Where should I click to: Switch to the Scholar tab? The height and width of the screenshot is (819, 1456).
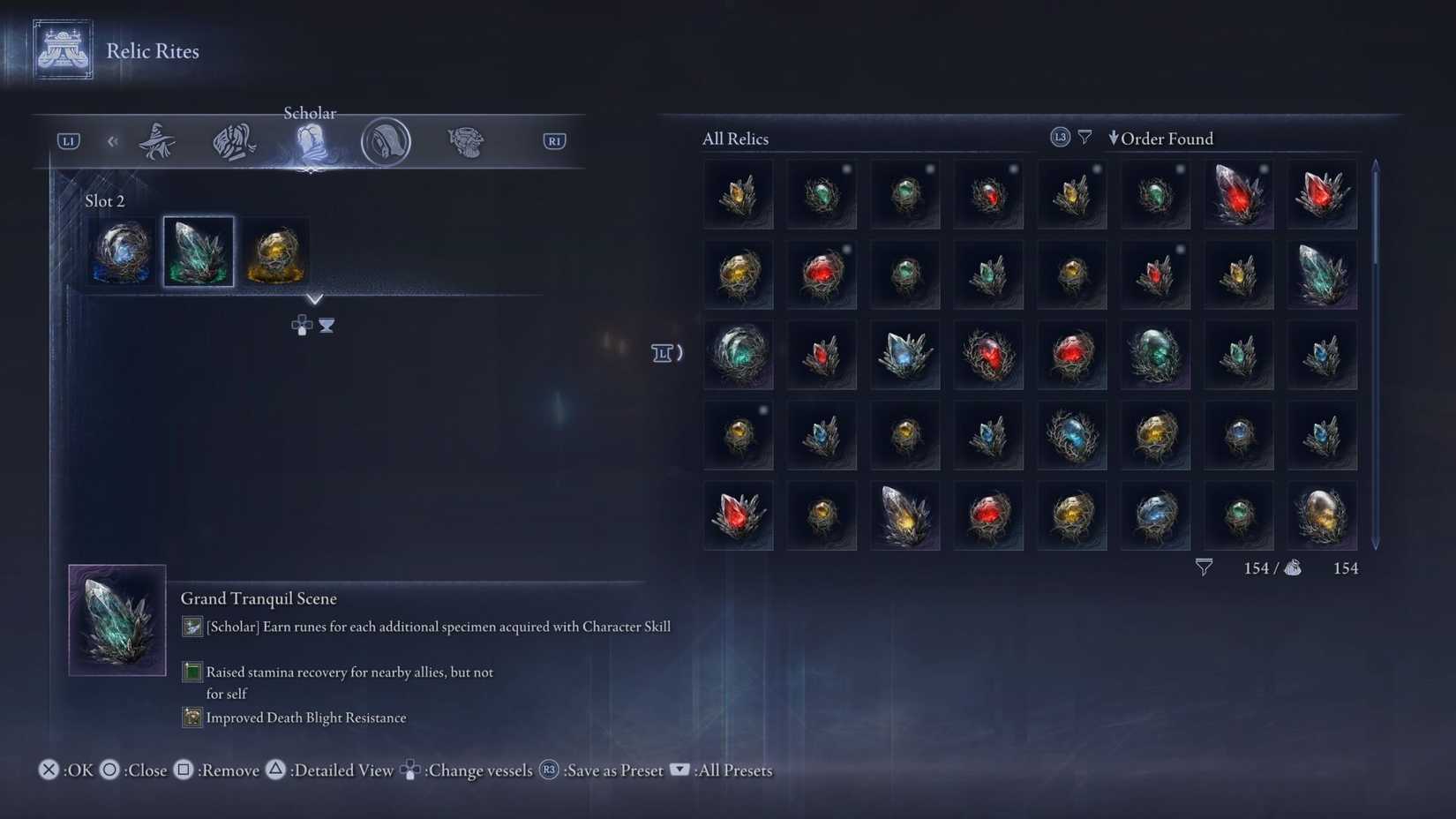[310, 139]
